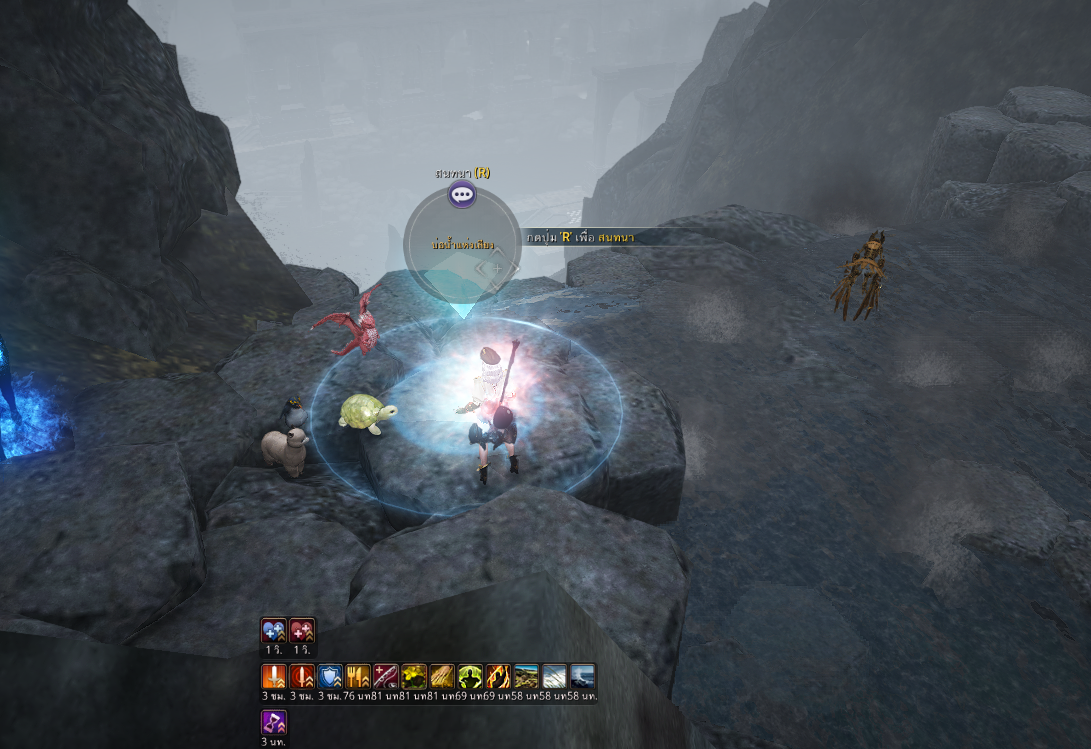Select the fishing rod buff icon
The width and height of the screenshot is (1091, 749).
click(x=386, y=677)
